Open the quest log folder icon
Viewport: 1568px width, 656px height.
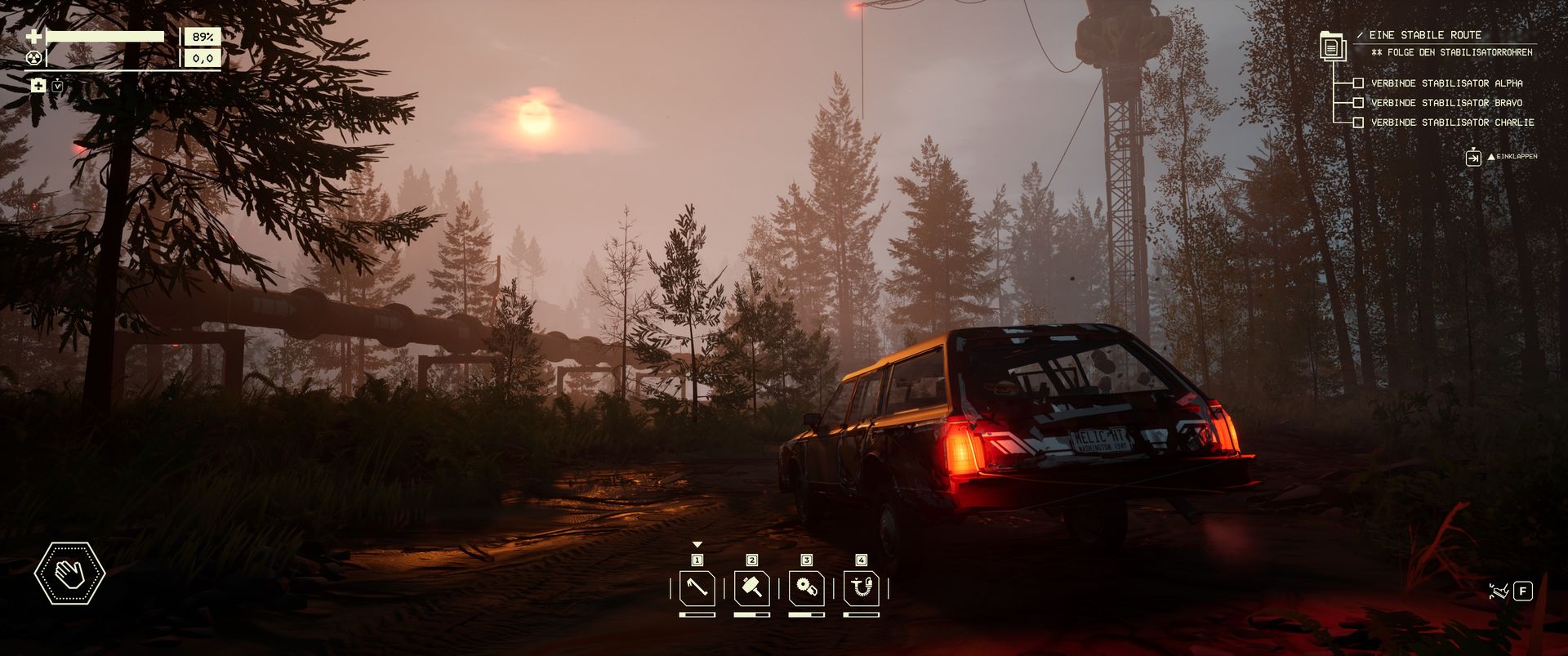(1332, 47)
